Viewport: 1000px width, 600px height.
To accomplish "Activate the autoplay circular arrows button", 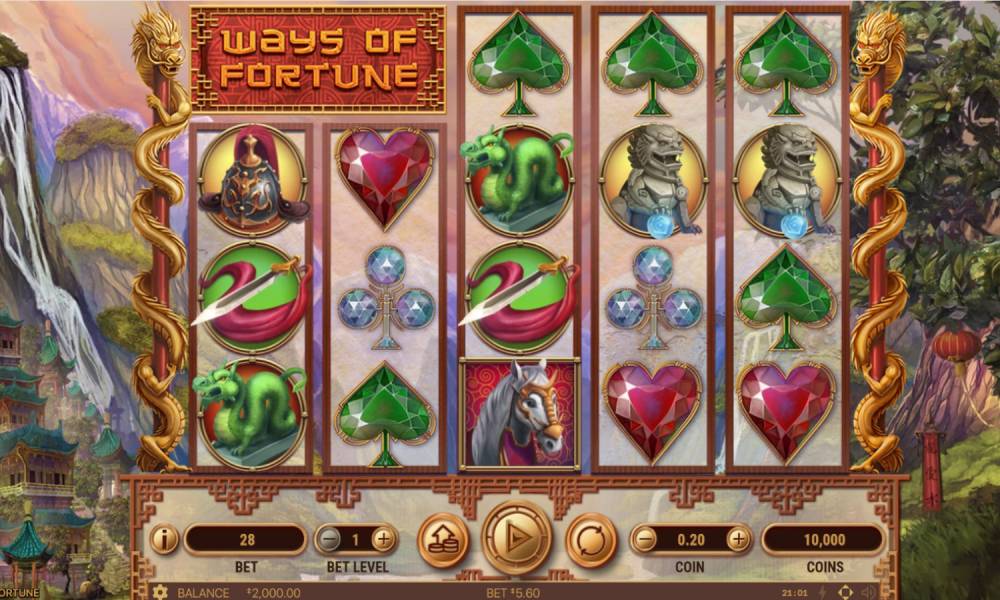I will 591,539.
